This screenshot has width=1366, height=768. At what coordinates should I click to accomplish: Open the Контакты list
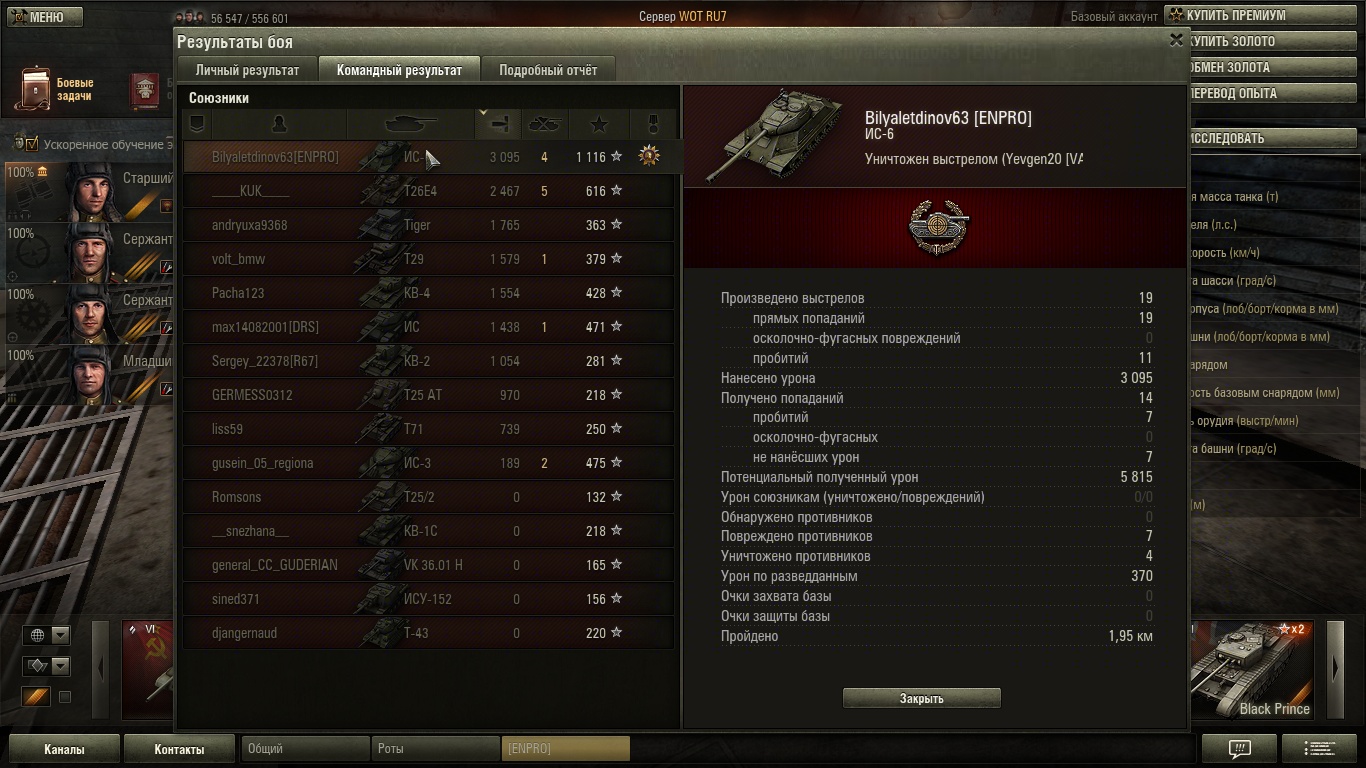tap(179, 749)
